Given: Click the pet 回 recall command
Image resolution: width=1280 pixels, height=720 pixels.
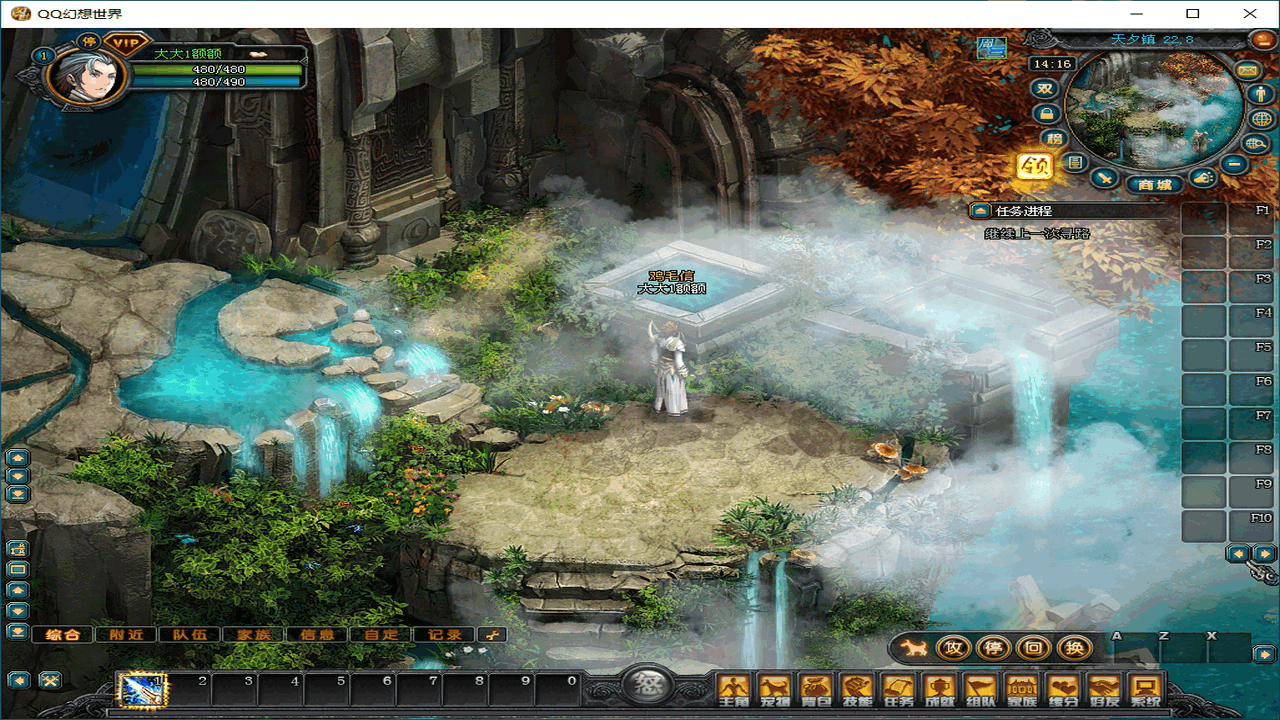Looking at the screenshot, I should tap(1034, 648).
